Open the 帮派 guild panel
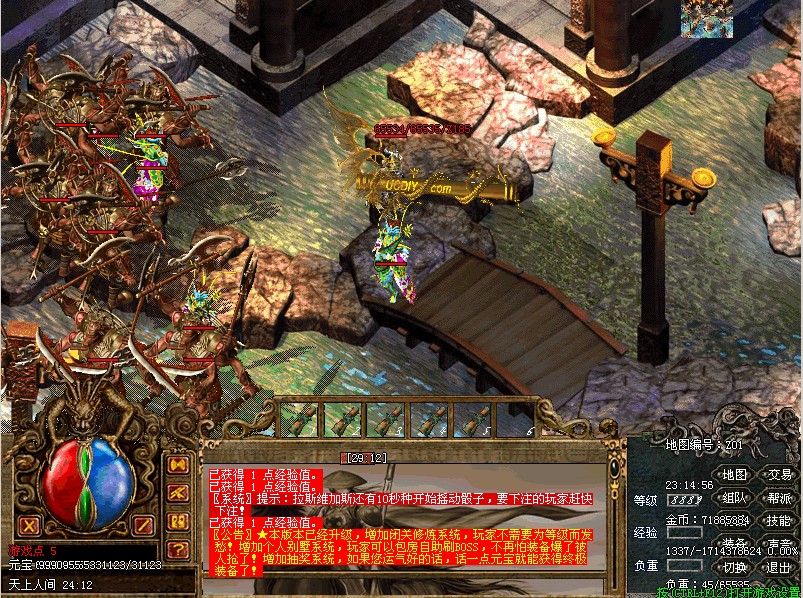803x598 pixels. (x=780, y=498)
